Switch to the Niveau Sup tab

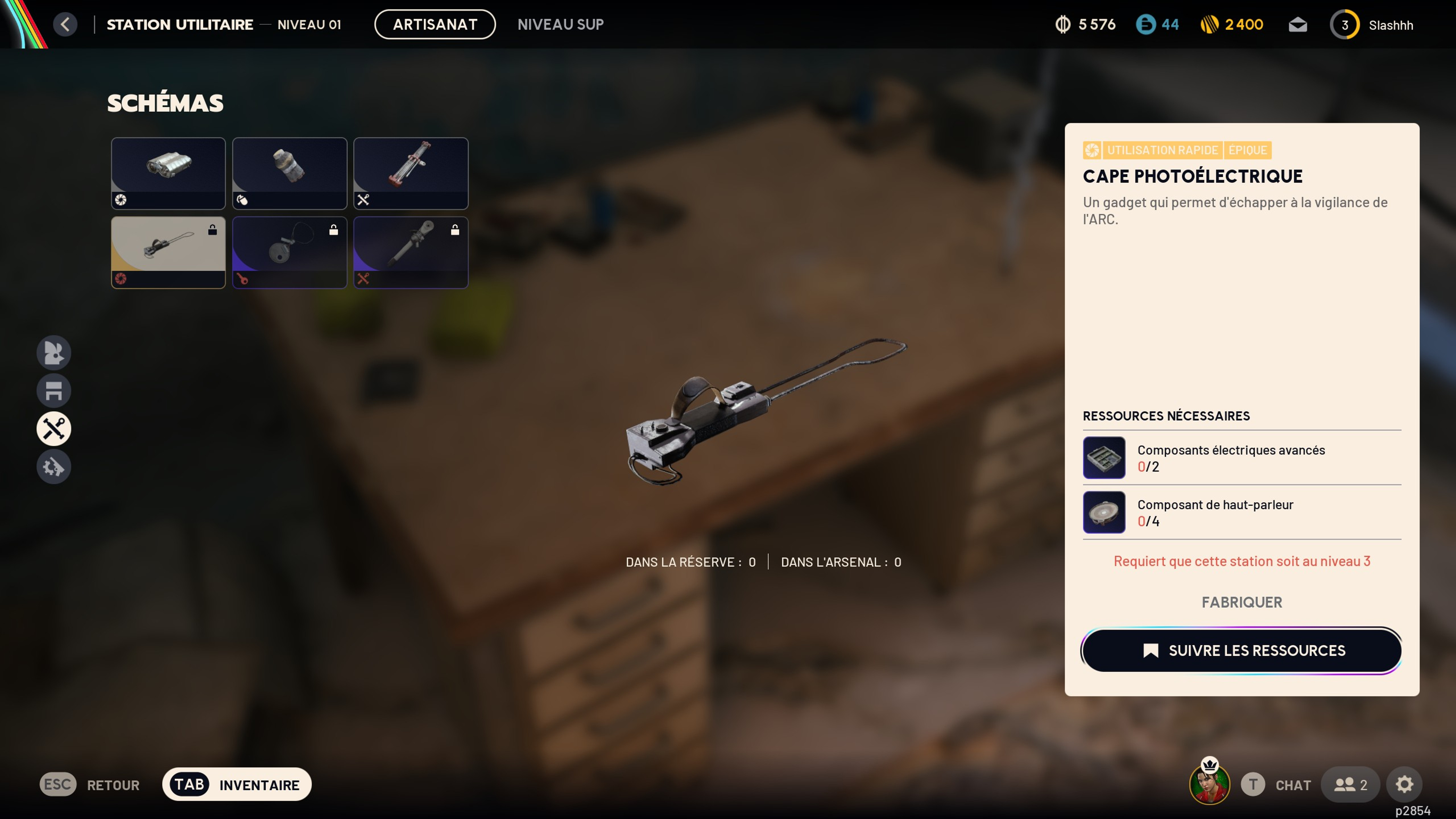point(560,24)
